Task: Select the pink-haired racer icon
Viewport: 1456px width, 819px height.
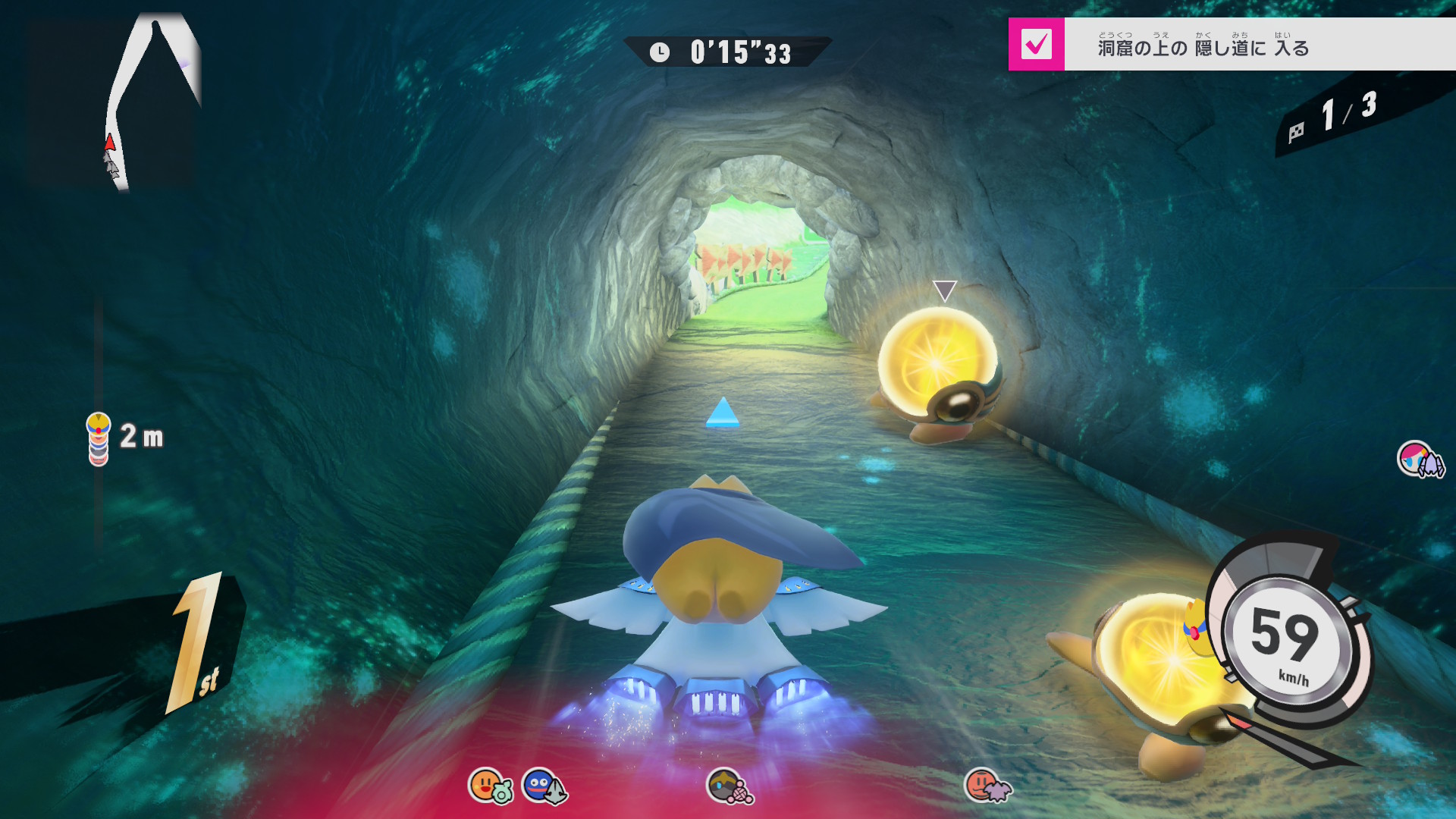Action: tap(1420, 460)
